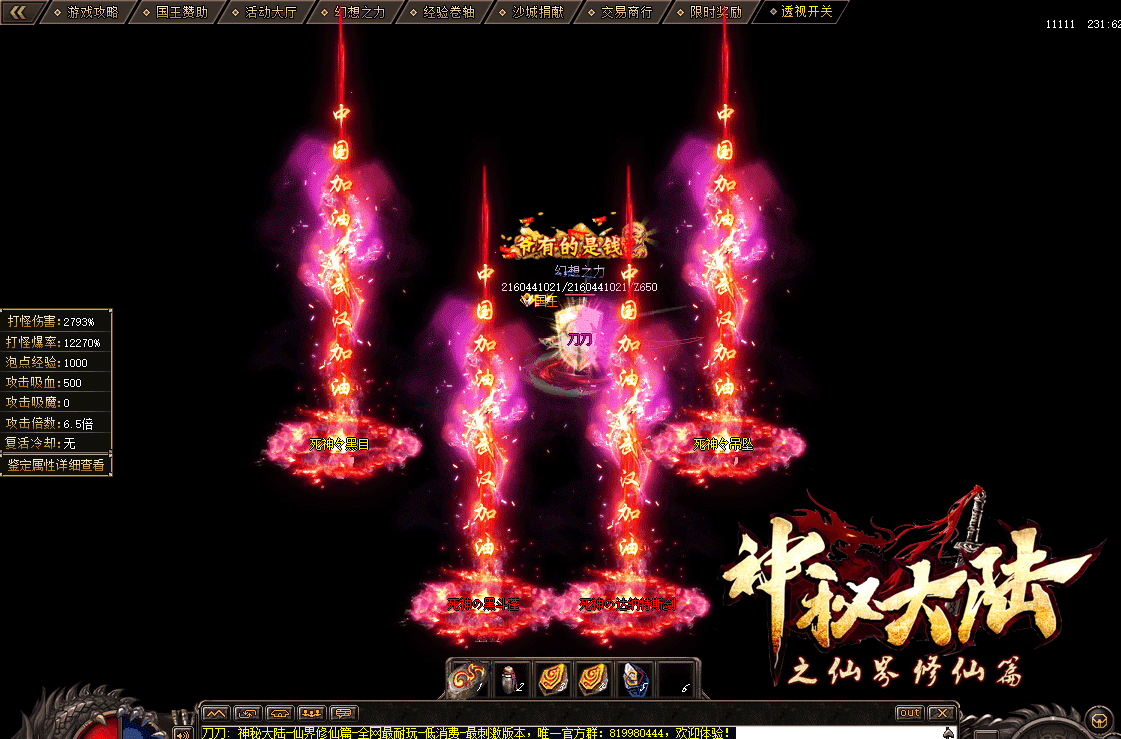Close the chat bar with the X button
Image resolution: width=1121 pixels, height=739 pixels.
941,713
